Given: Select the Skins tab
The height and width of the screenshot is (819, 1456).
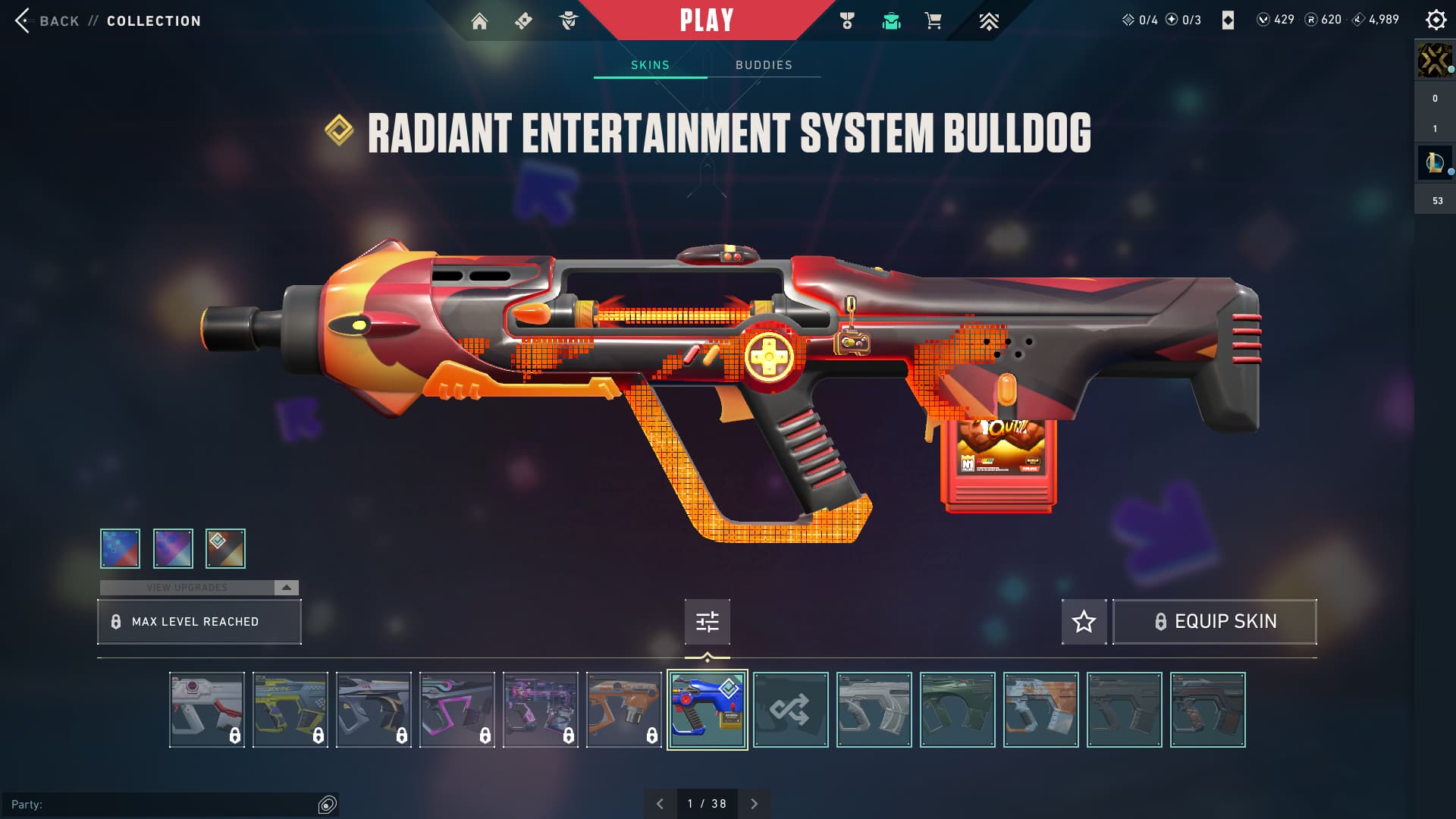Looking at the screenshot, I should point(650,65).
